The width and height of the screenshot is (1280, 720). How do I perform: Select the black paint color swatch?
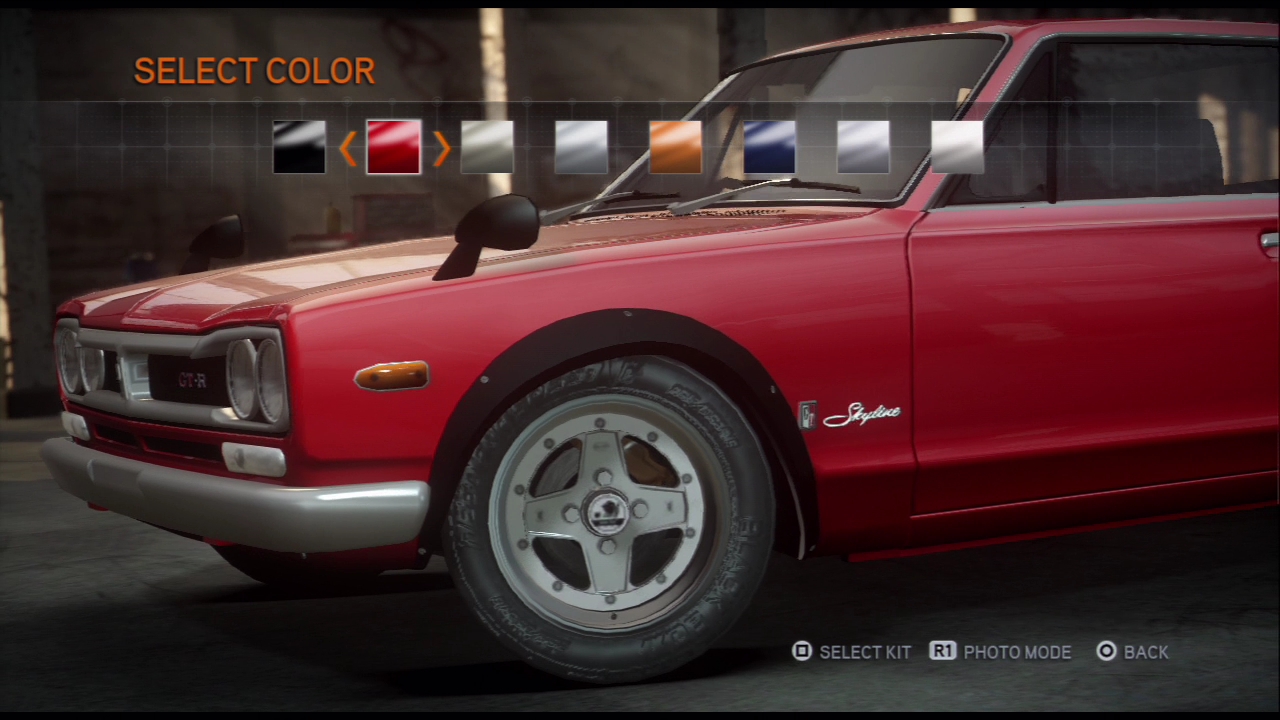coord(299,147)
